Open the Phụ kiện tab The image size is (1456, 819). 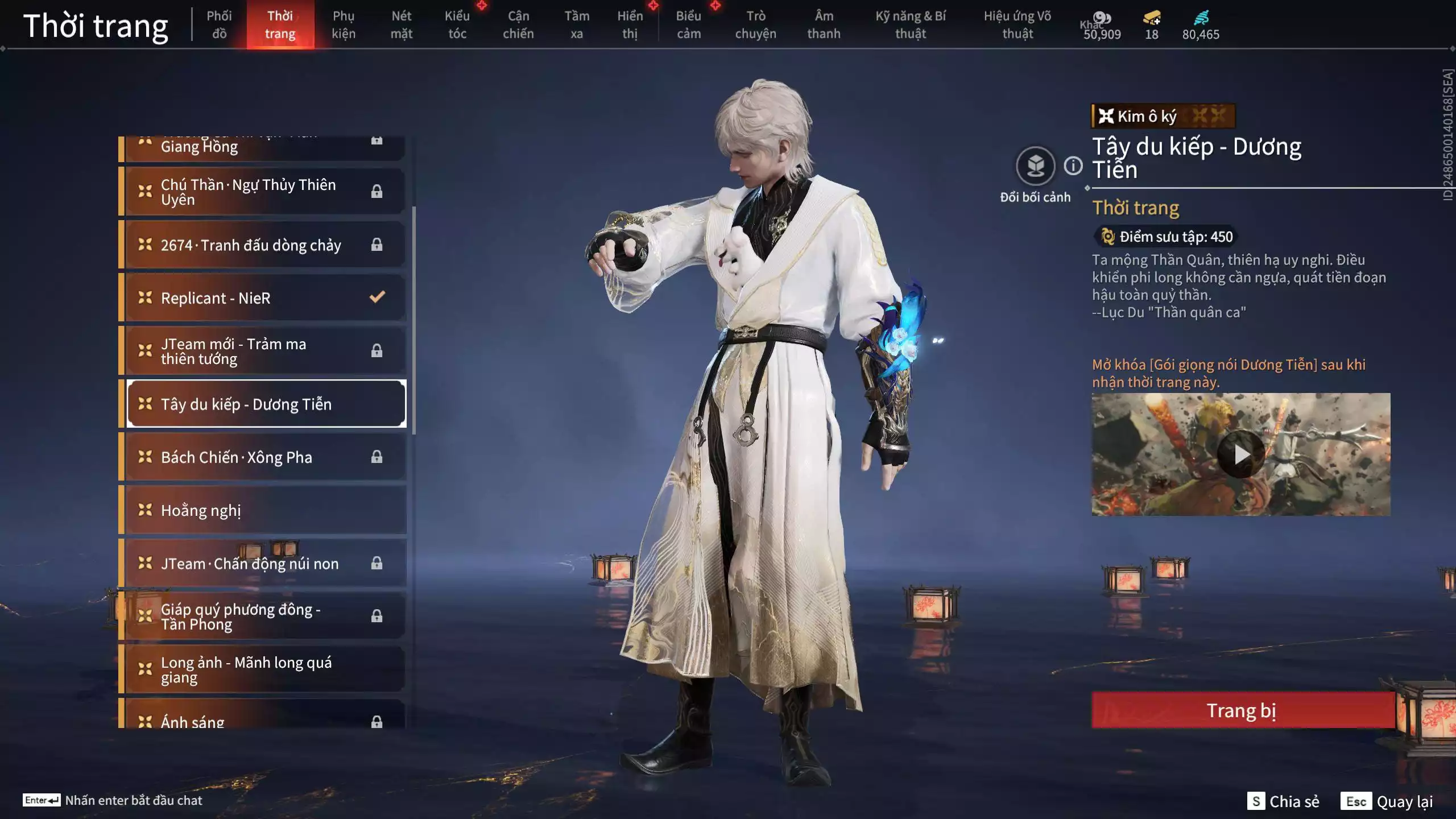click(344, 24)
